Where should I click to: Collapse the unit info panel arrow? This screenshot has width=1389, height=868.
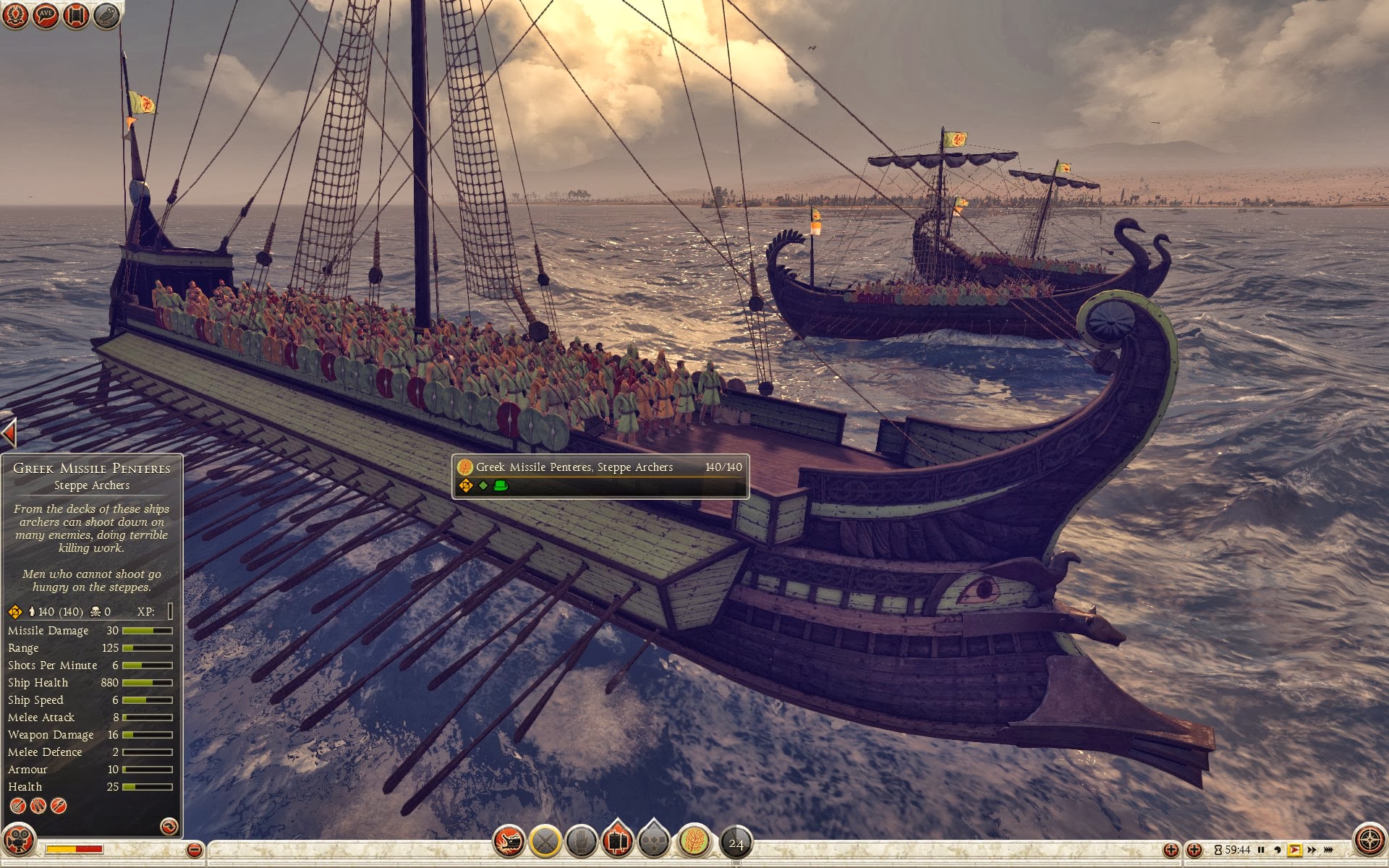[x=9, y=433]
